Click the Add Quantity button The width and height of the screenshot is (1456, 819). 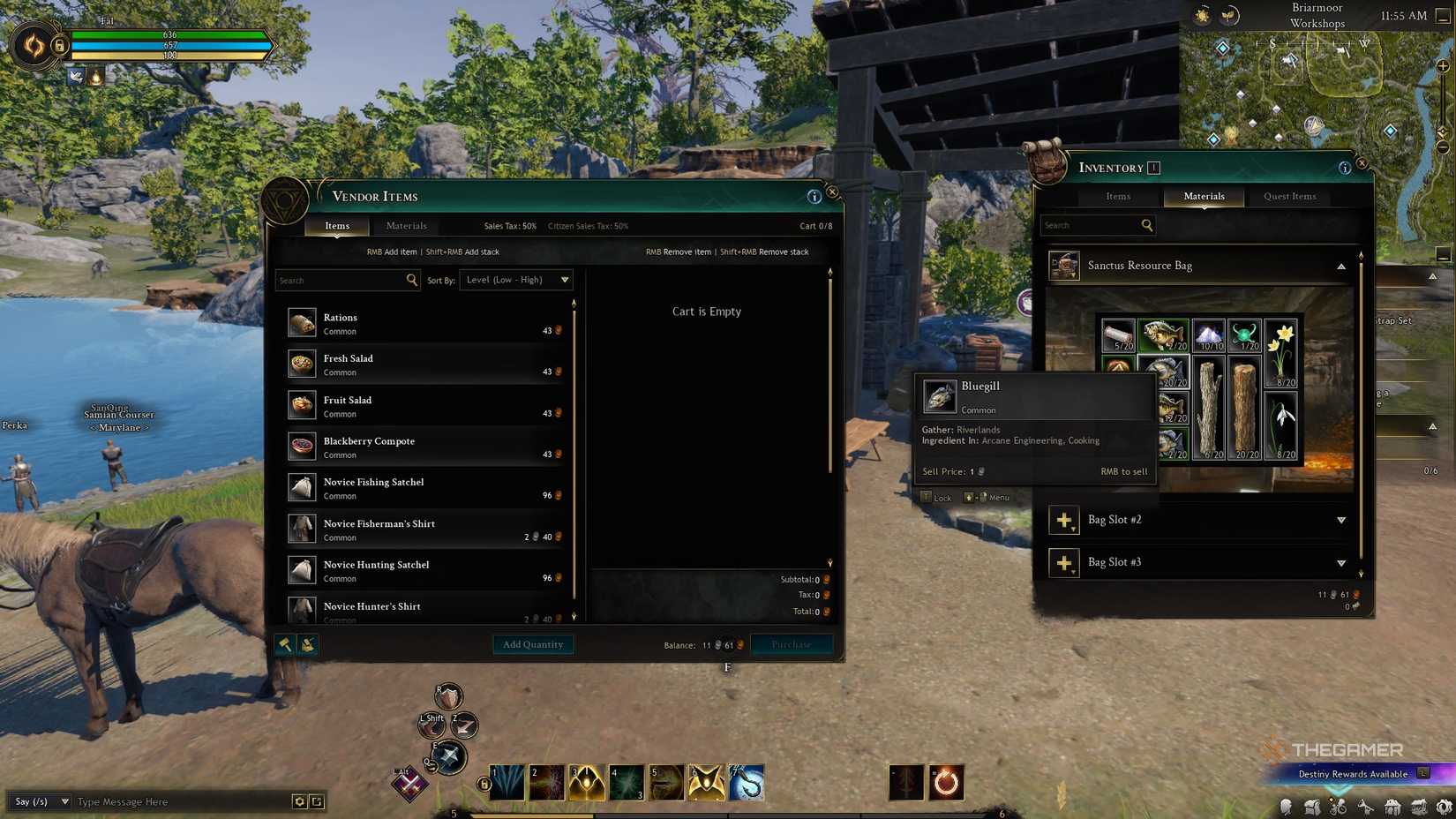point(533,644)
